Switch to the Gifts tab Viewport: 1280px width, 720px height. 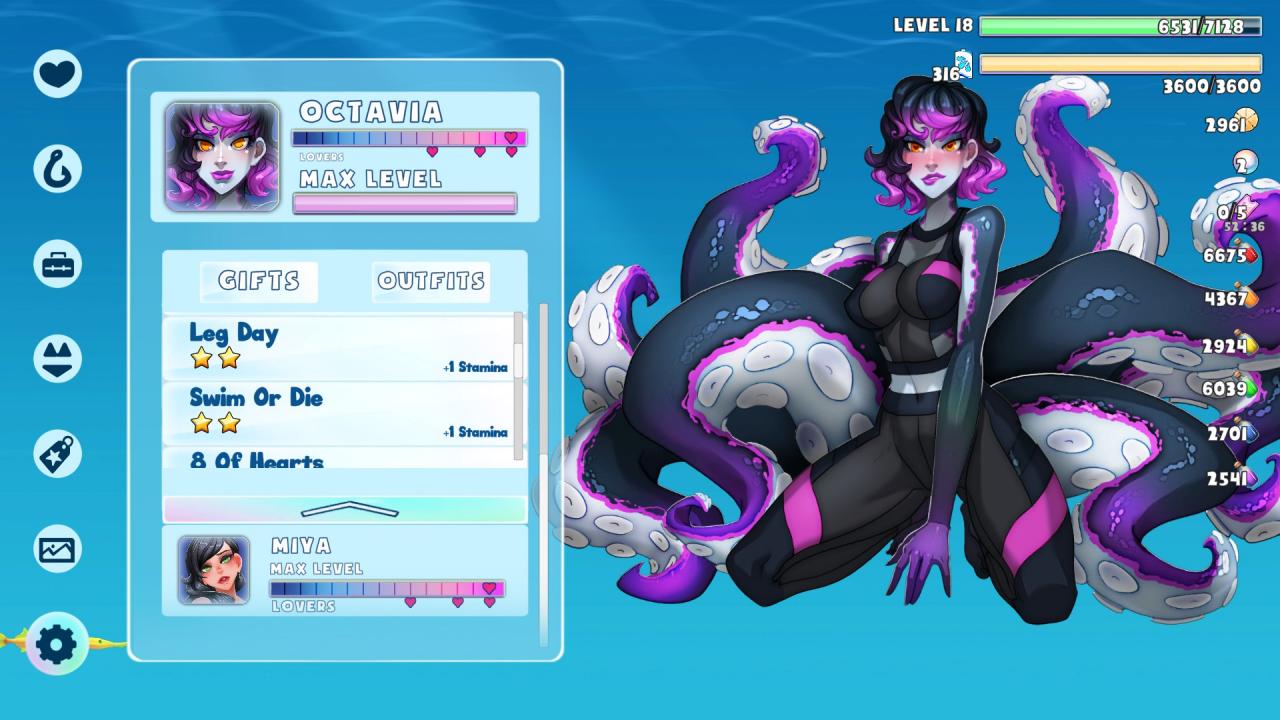[259, 281]
